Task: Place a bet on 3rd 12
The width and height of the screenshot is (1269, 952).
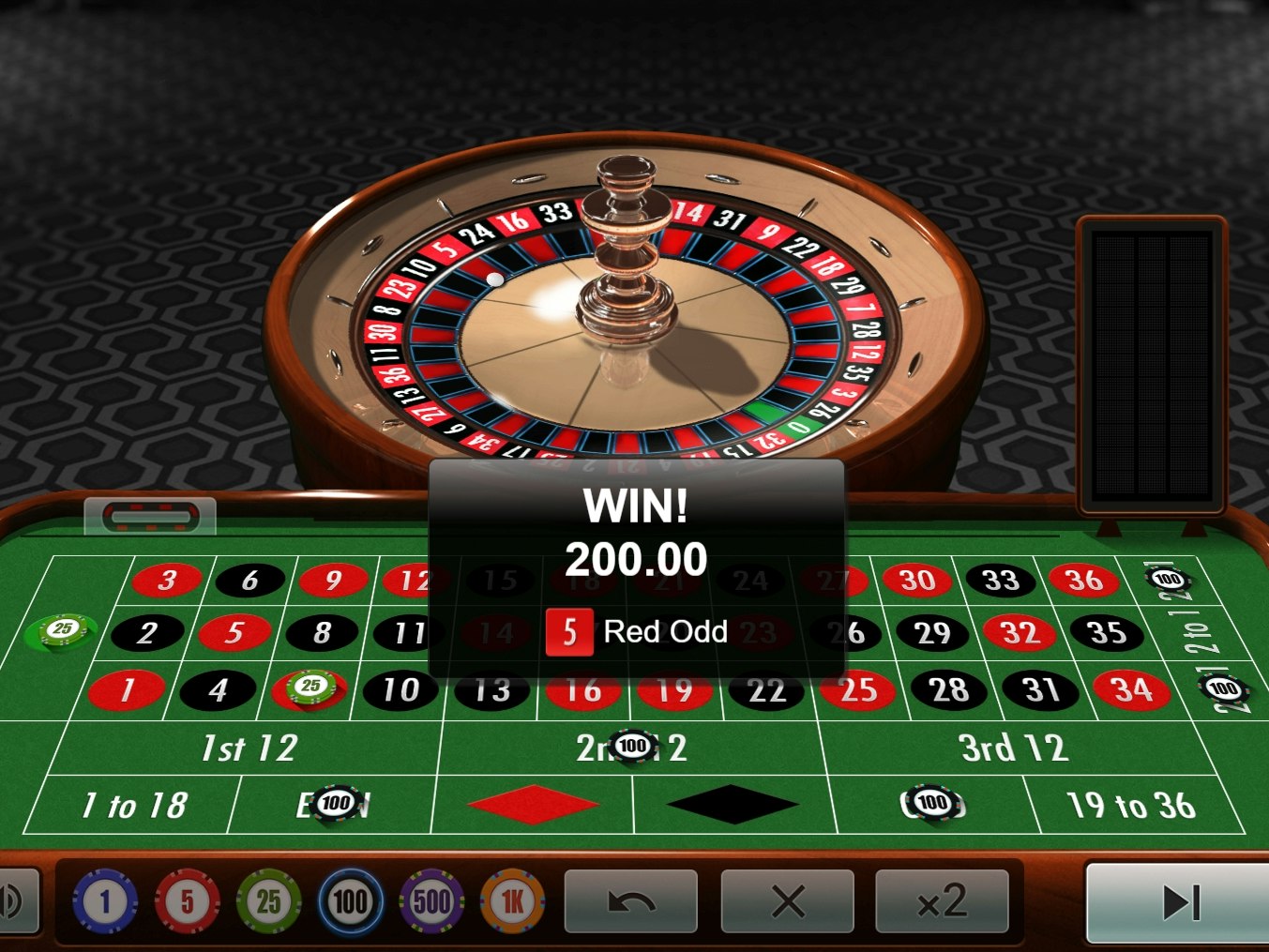Action: pyautogui.click(x=1016, y=748)
